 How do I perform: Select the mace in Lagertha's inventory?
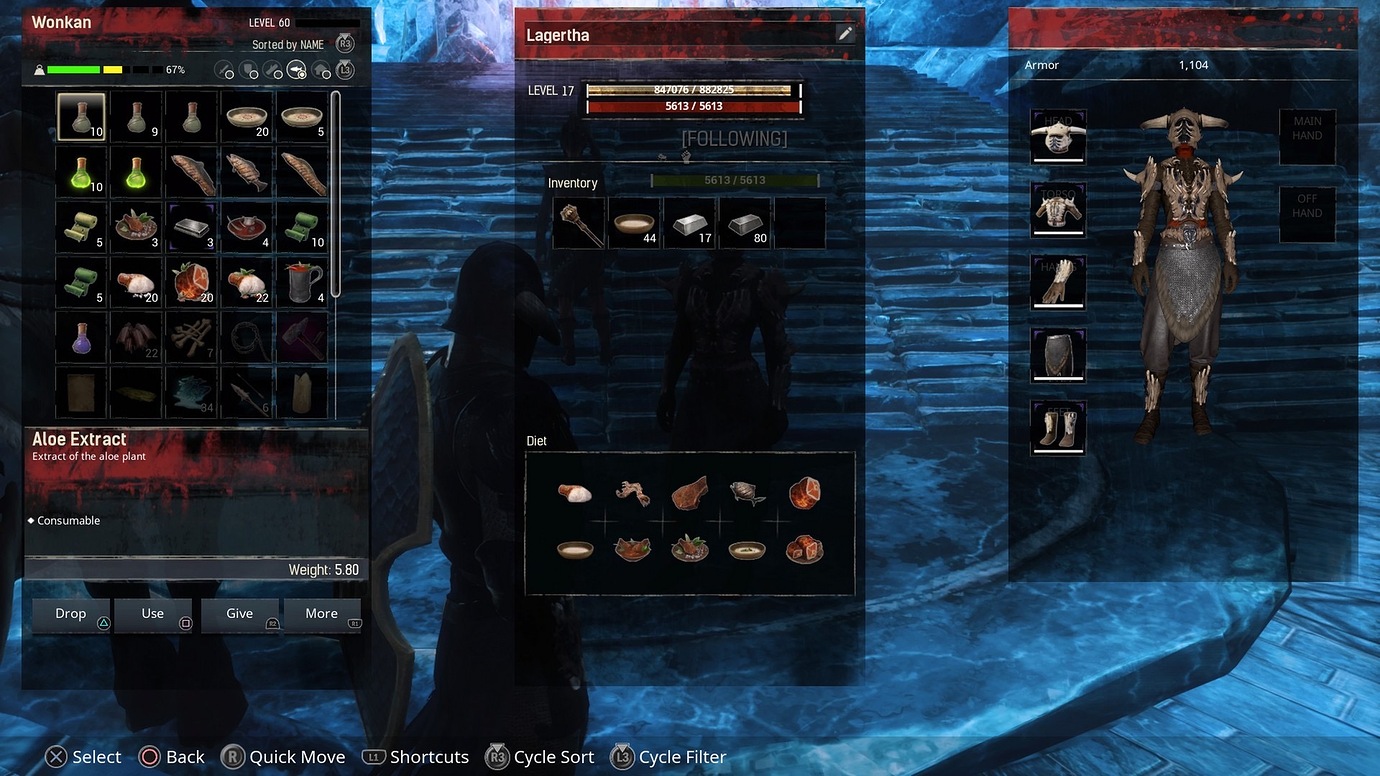click(580, 222)
